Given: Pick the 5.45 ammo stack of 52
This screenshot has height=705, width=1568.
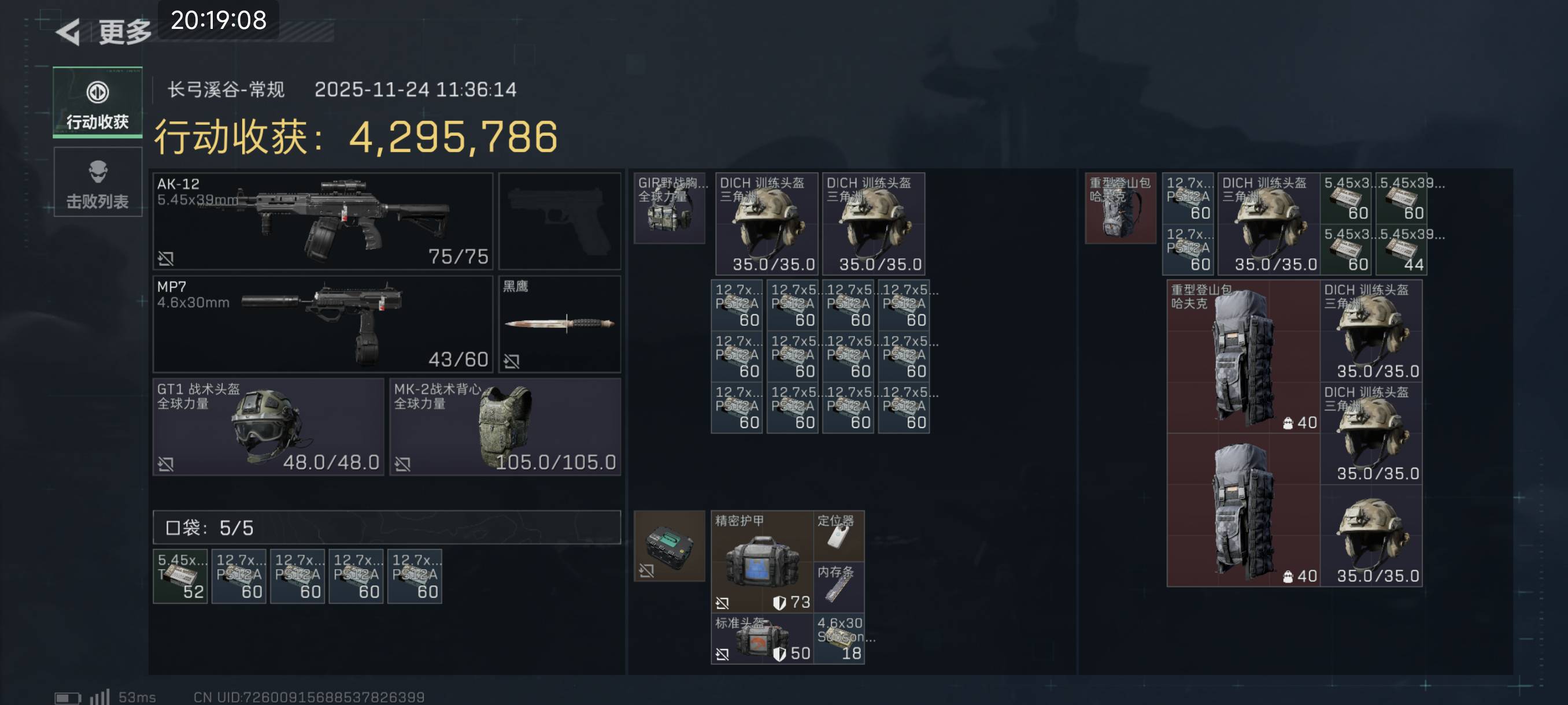Looking at the screenshot, I should pyautogui.click(x=180, y=576).
